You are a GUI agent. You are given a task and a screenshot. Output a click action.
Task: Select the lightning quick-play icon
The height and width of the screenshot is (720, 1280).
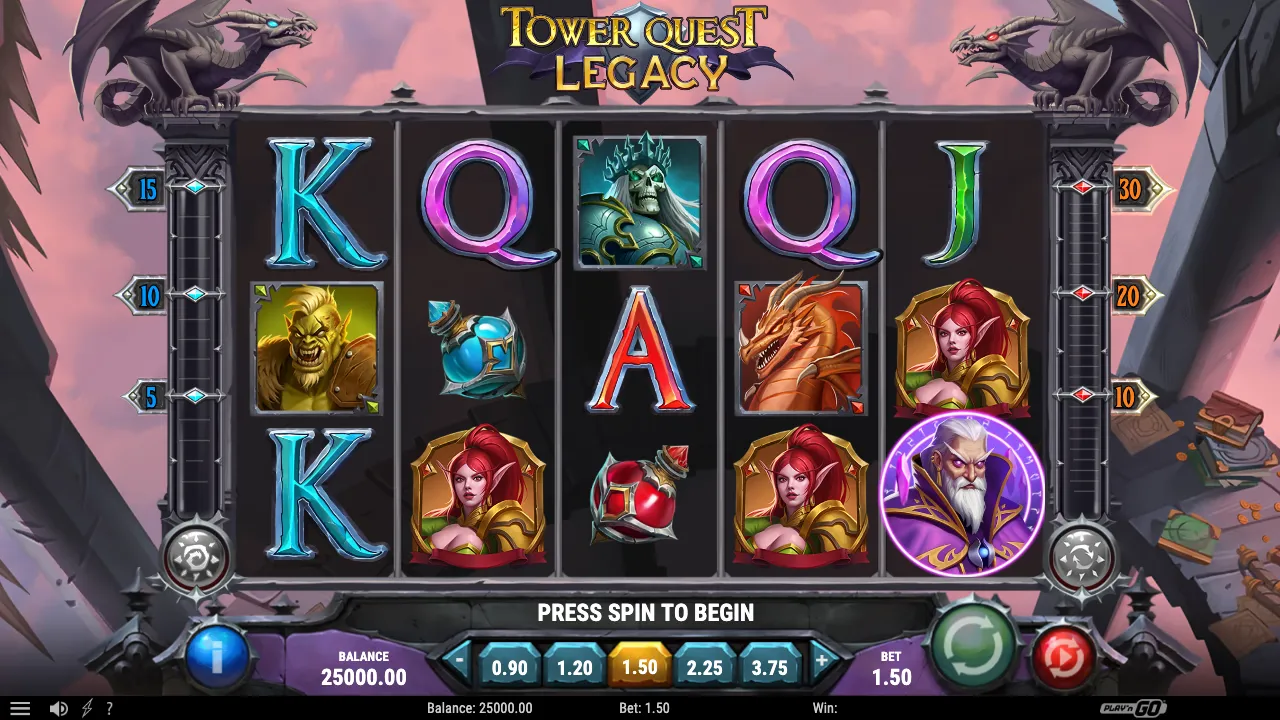[x=85, y=707]
